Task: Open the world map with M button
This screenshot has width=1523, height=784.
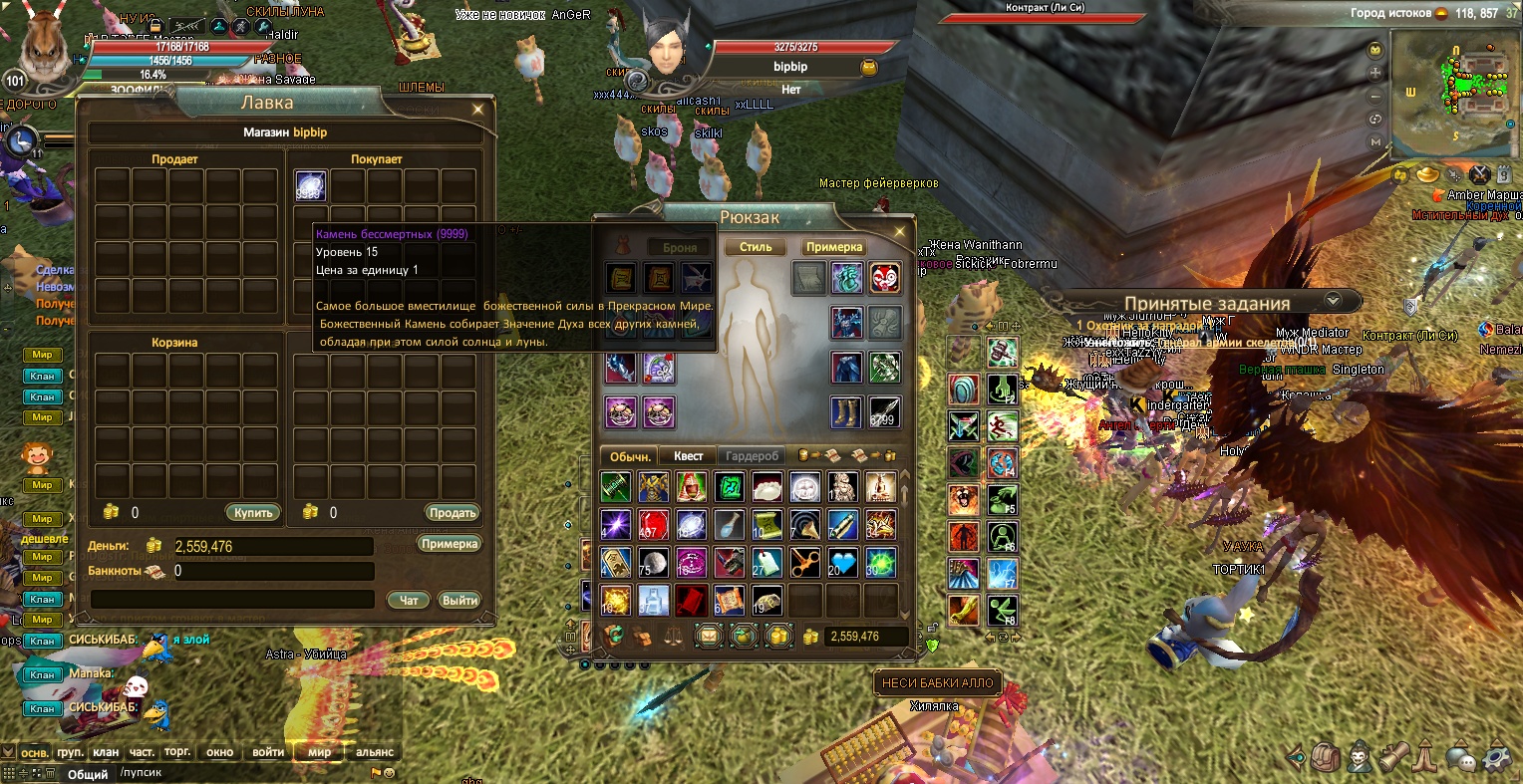Action: point(1376,142)
